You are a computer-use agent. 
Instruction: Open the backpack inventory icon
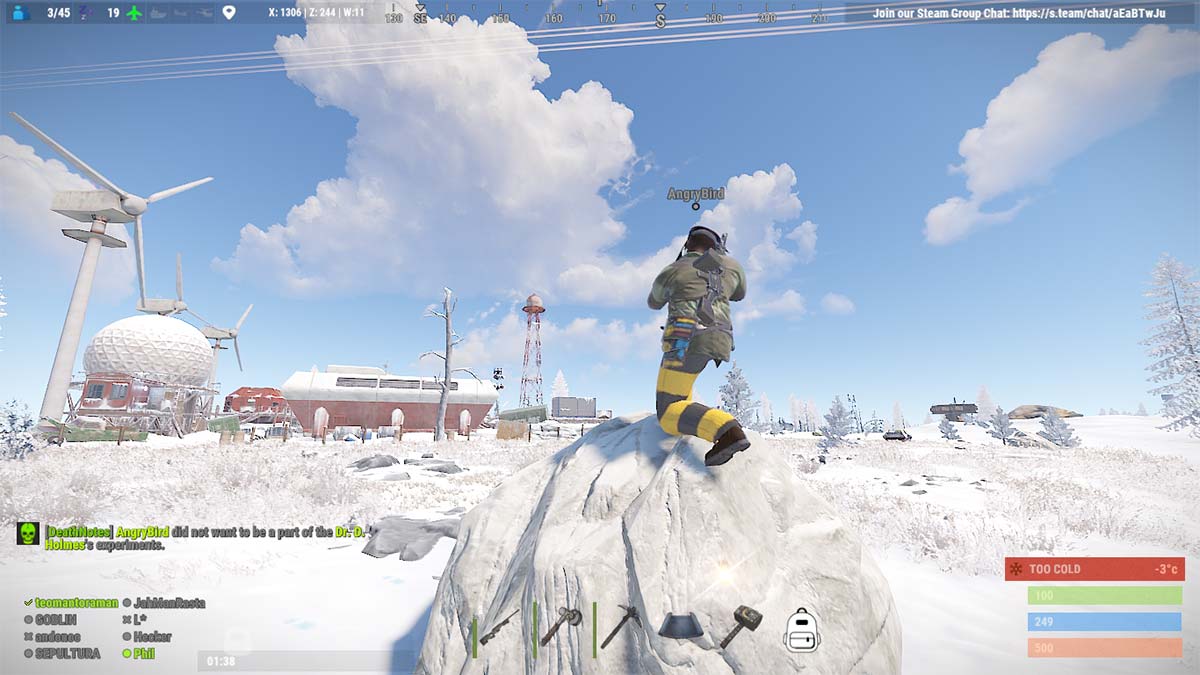tap(802, 630)
